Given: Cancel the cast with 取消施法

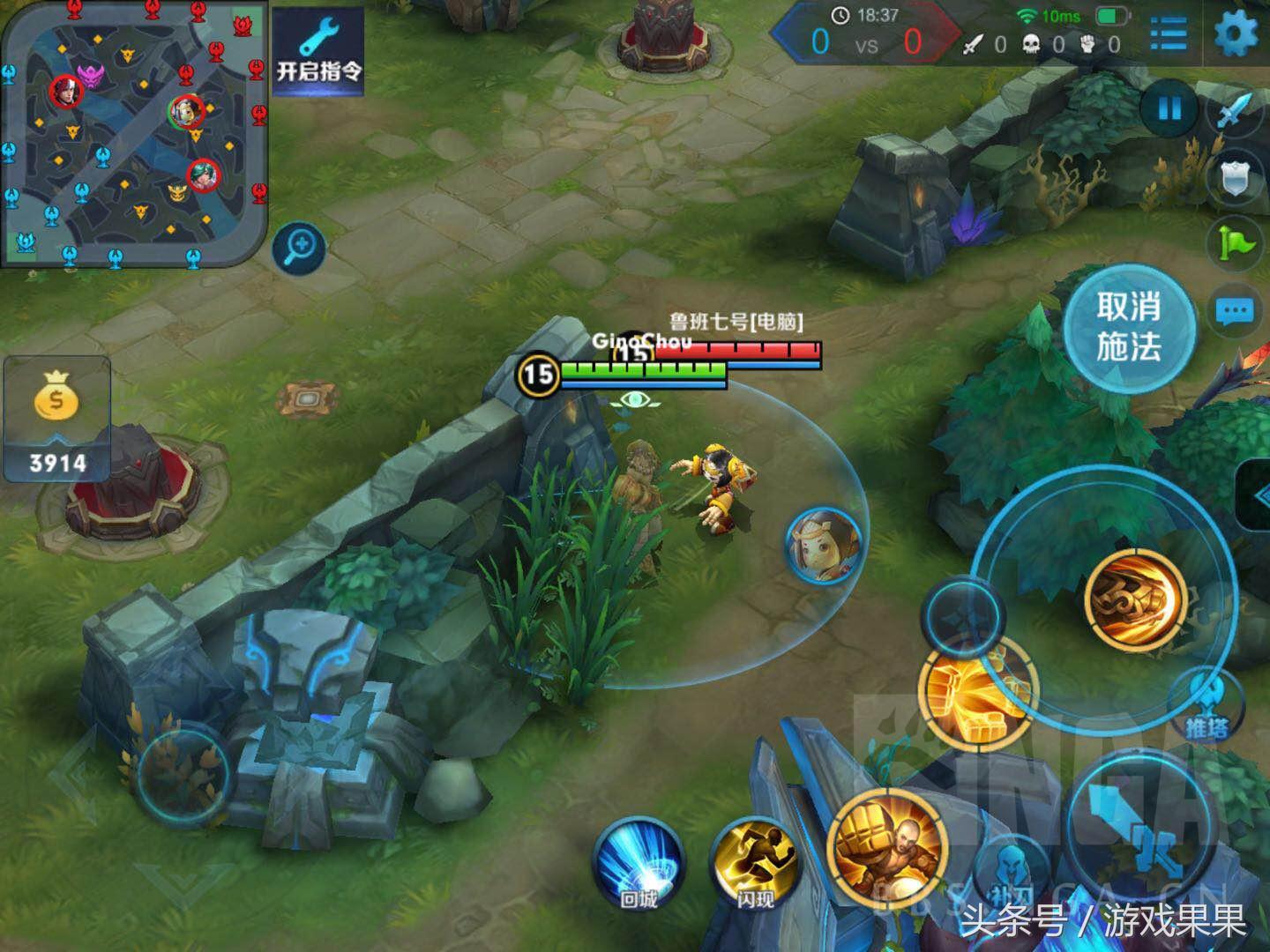Looking at the screenshot, I should coord(1128,328).
